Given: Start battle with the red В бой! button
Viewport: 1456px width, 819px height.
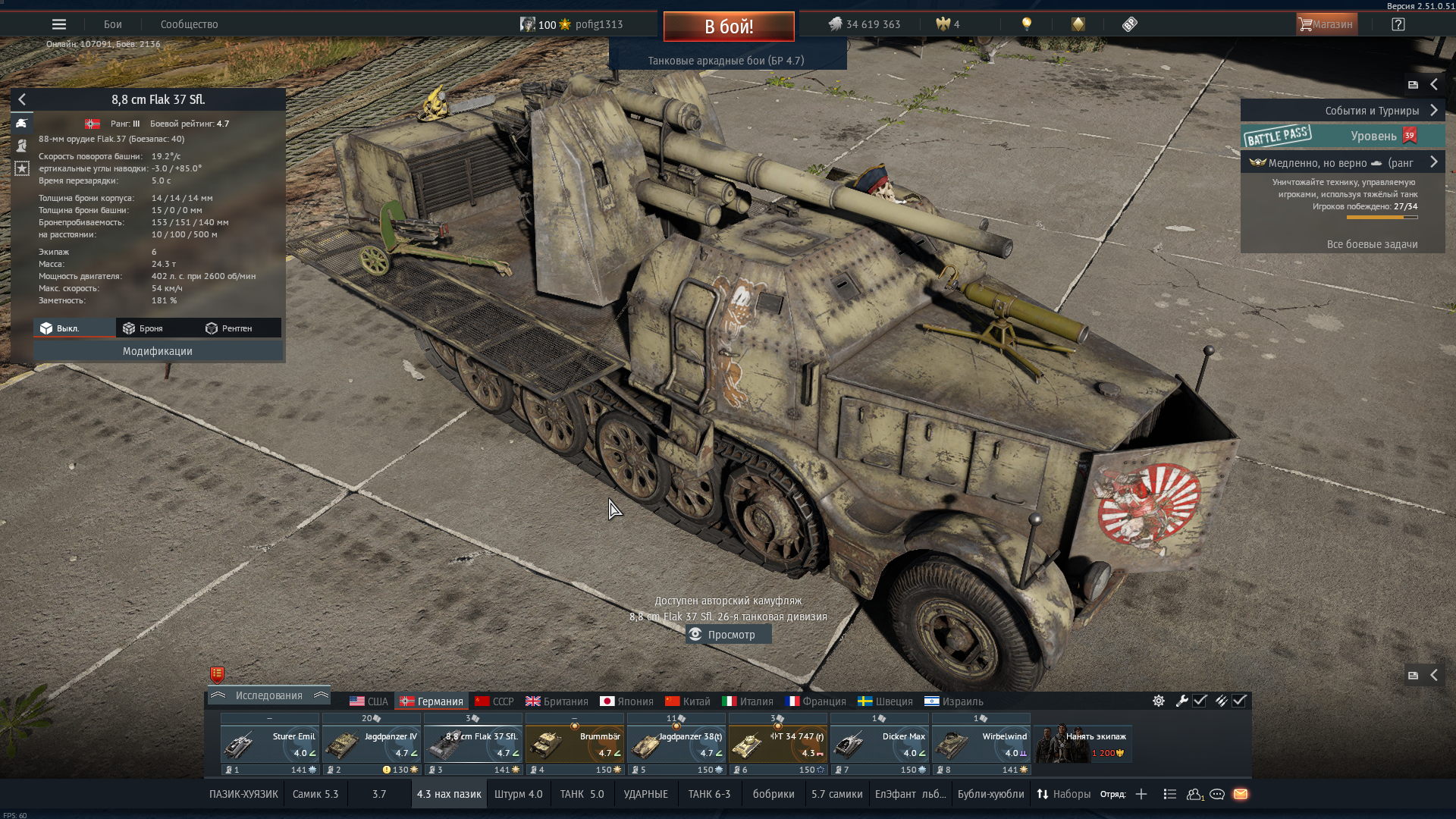Looking at the screenshot, I should (728, 27).
